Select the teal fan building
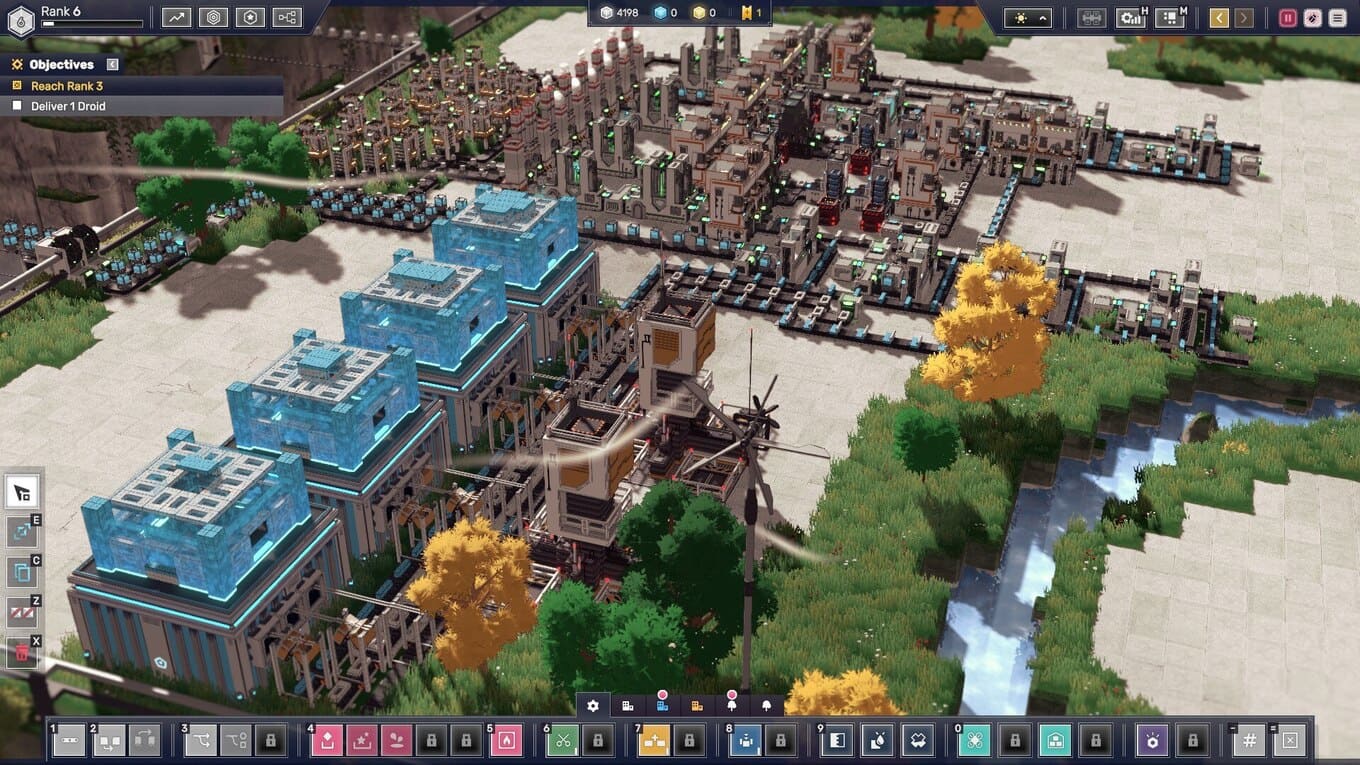Screen dimensions: 1360x765 [x=974, y=740]
